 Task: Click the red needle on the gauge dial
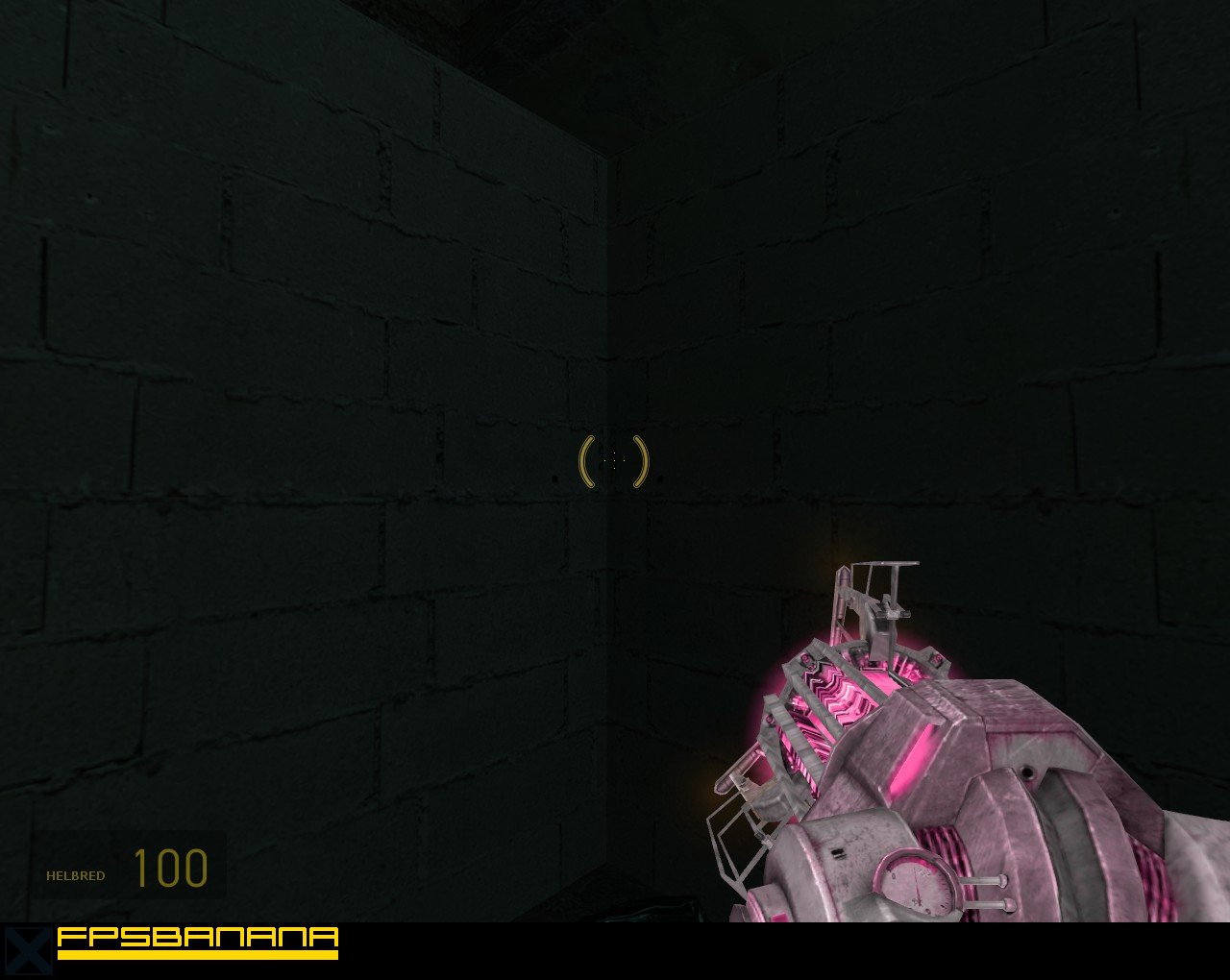click(x=916, y=884)
